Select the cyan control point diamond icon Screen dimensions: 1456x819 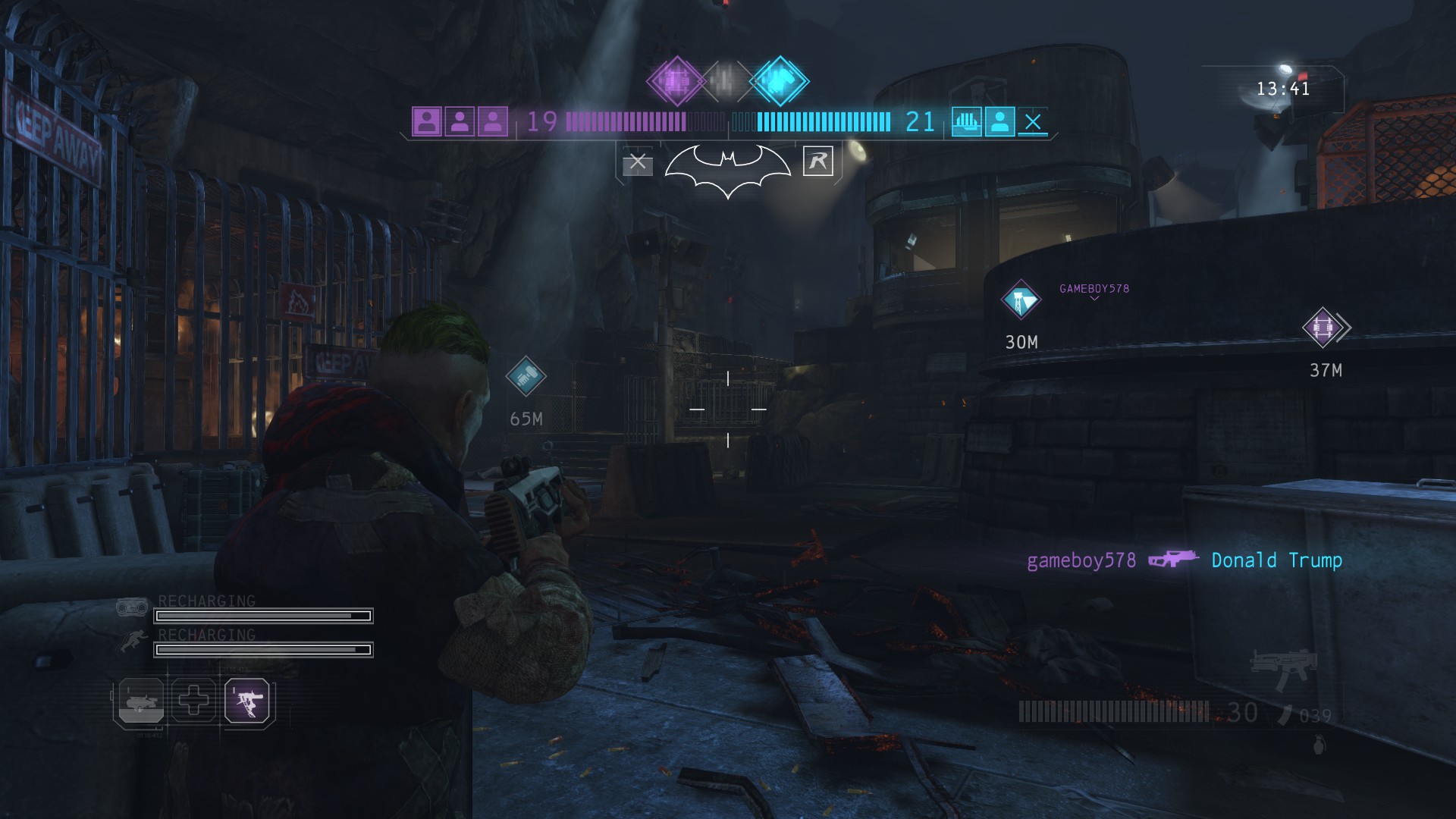click(779, 80)
